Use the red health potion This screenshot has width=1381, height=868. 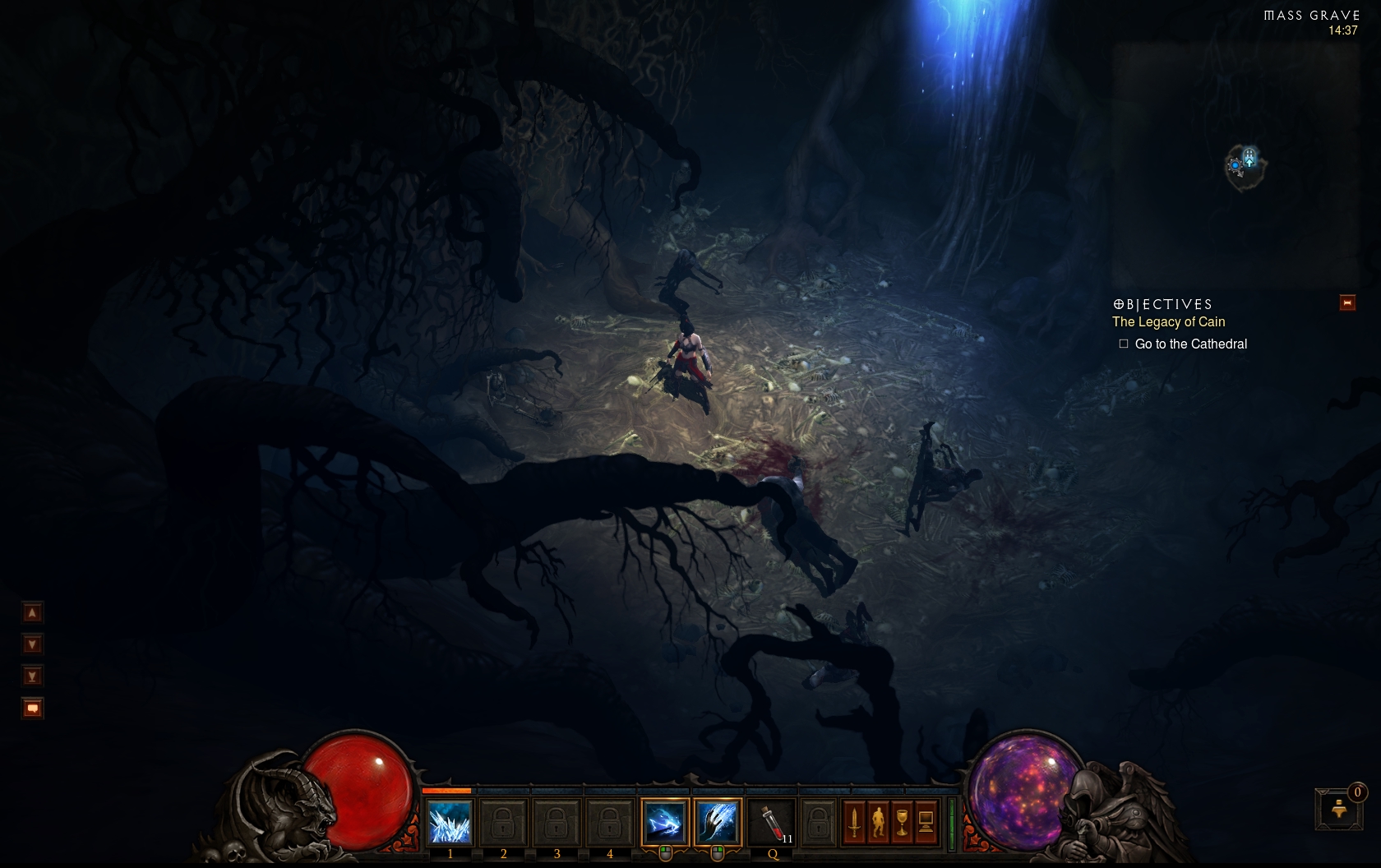772,822
